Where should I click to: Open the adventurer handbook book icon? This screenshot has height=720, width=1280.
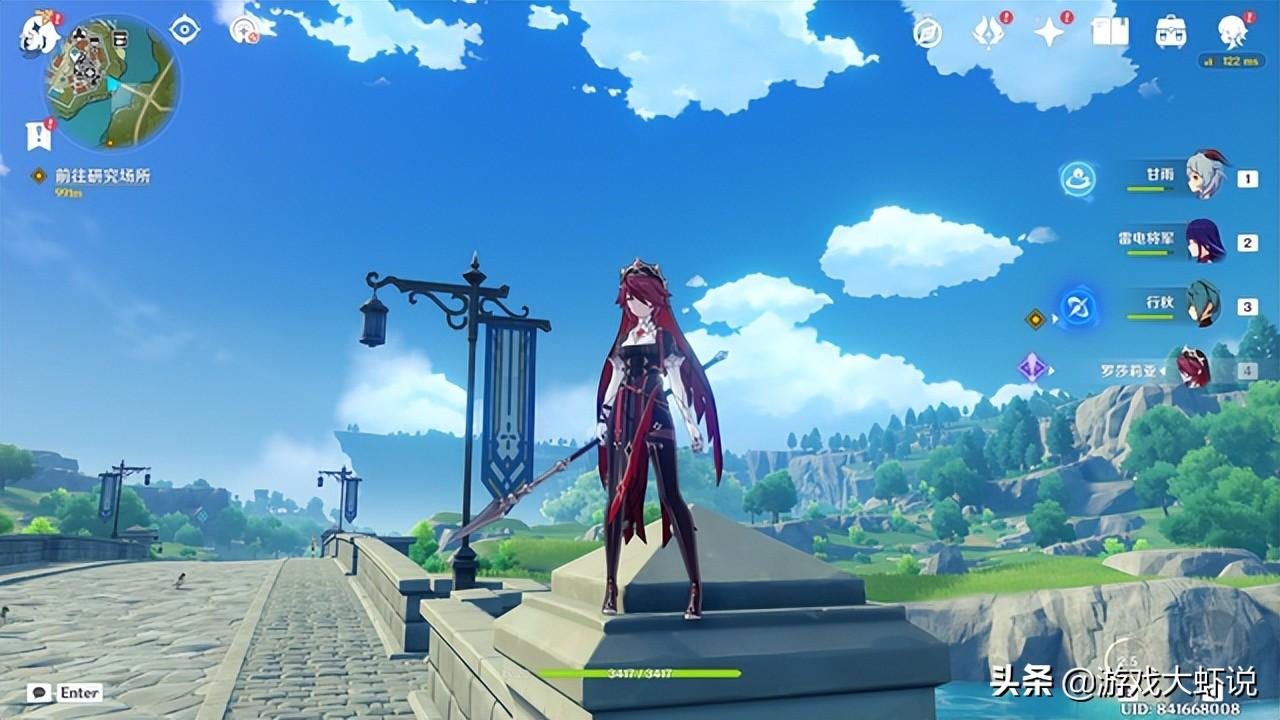pyautogui.click(x=1109, y=33)
